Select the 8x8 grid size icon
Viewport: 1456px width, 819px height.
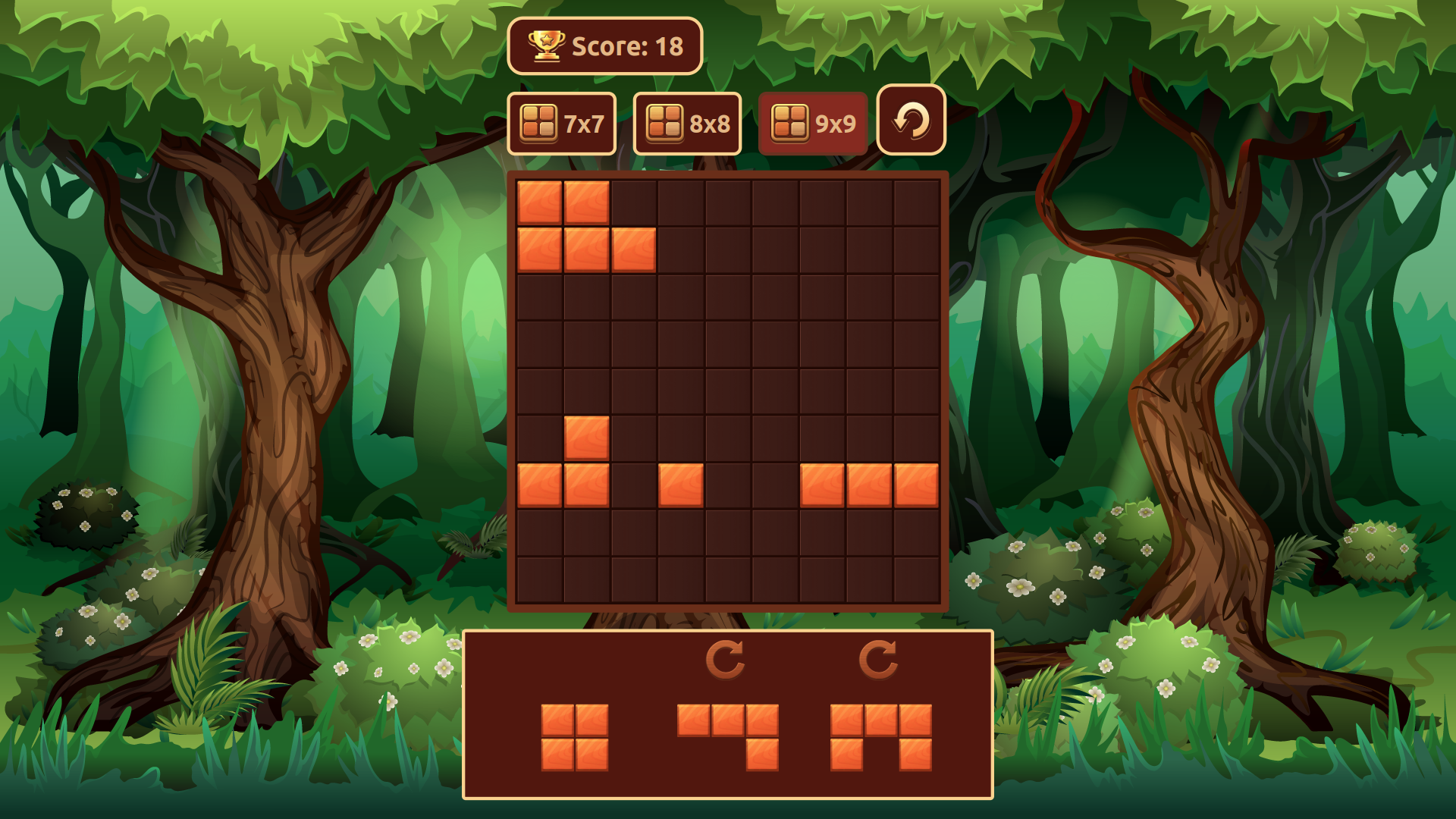pyautogui.click(x=687, y=122)
